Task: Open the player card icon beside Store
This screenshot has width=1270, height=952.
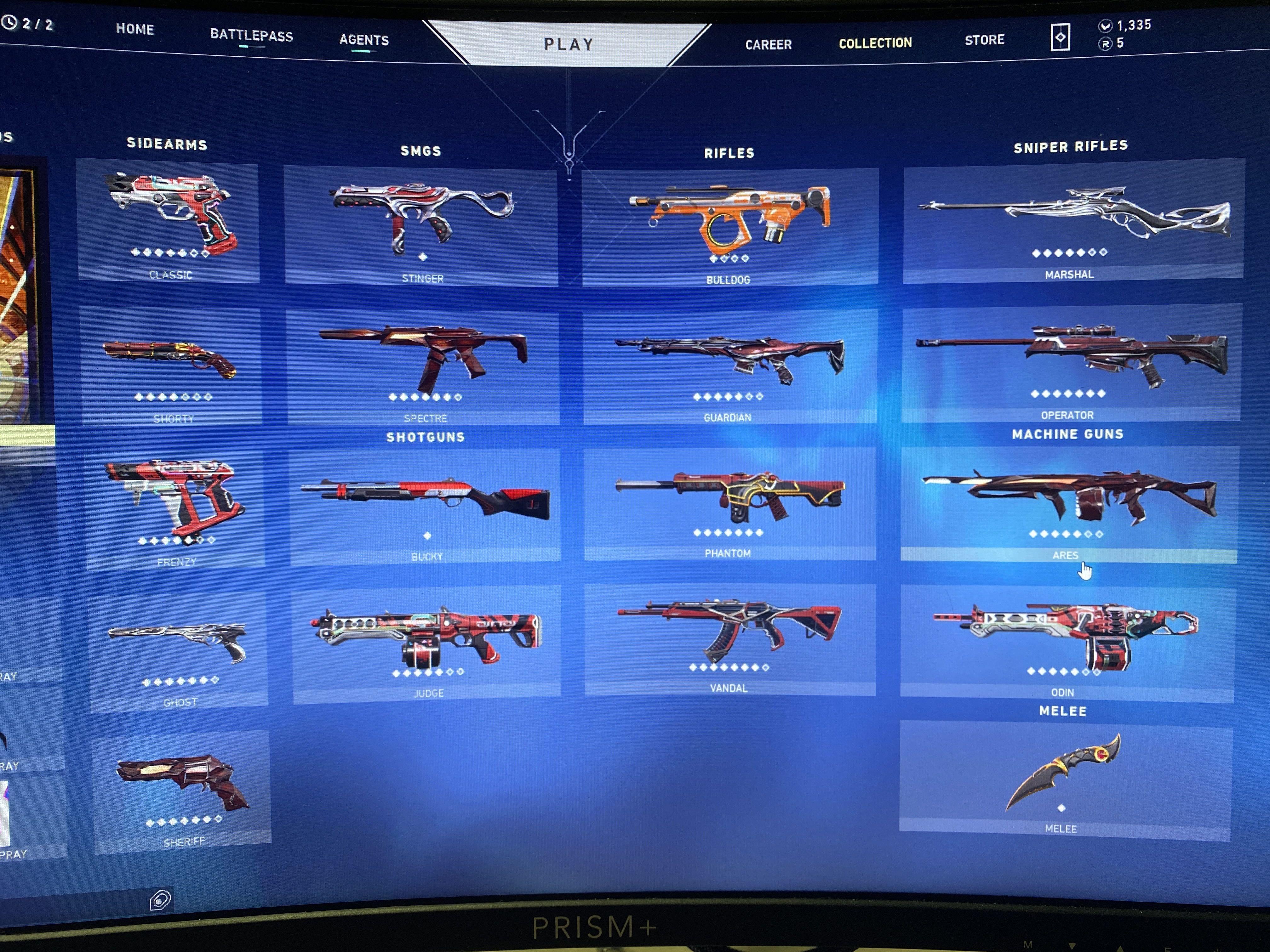Action: [1061, 36]
